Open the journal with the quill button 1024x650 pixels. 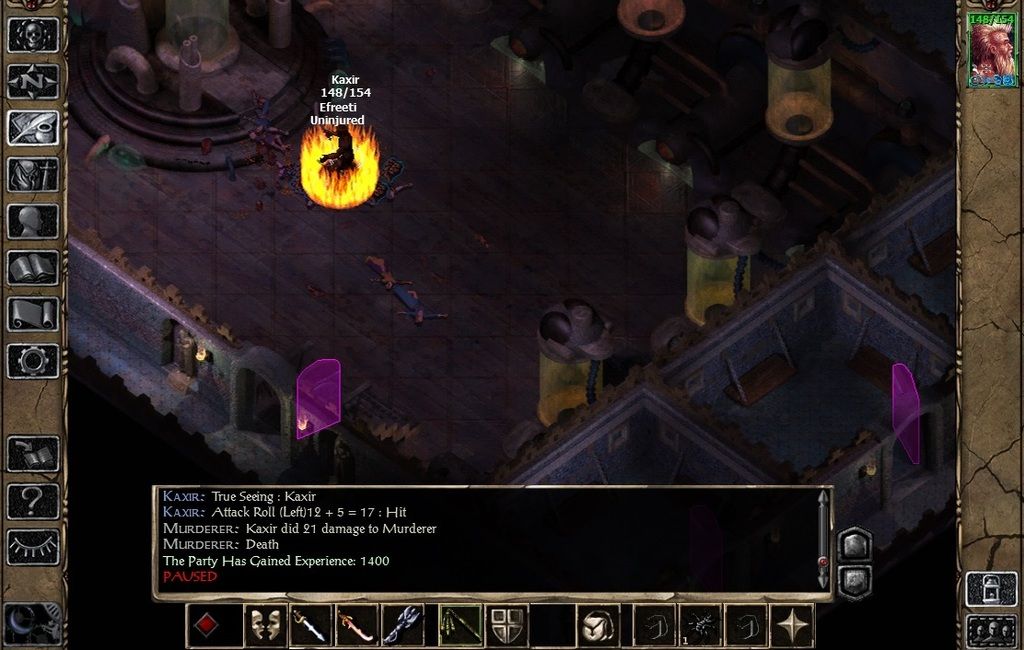(x=33, y=128)
